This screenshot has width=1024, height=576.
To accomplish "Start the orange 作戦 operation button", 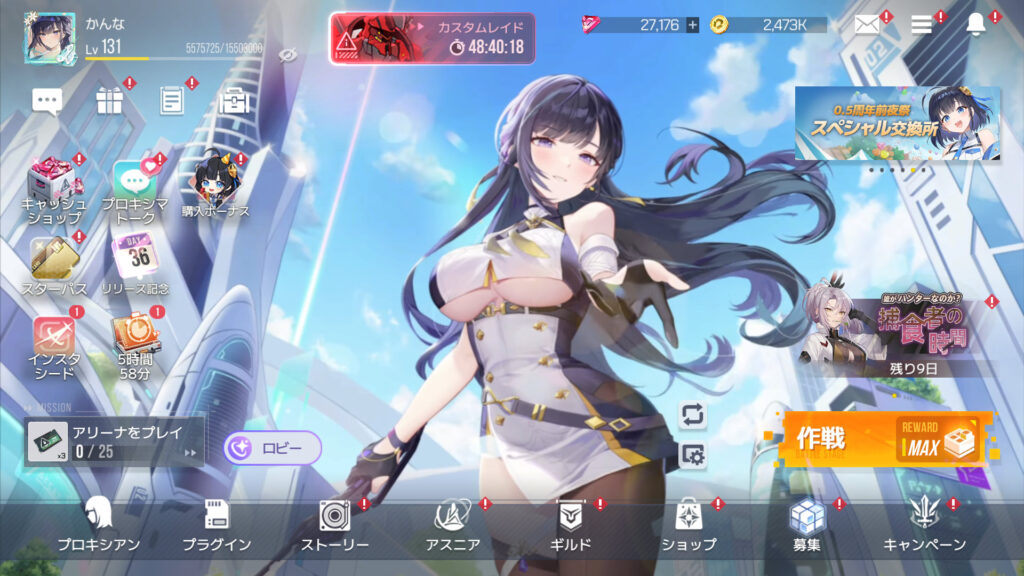I will point(888,439).
